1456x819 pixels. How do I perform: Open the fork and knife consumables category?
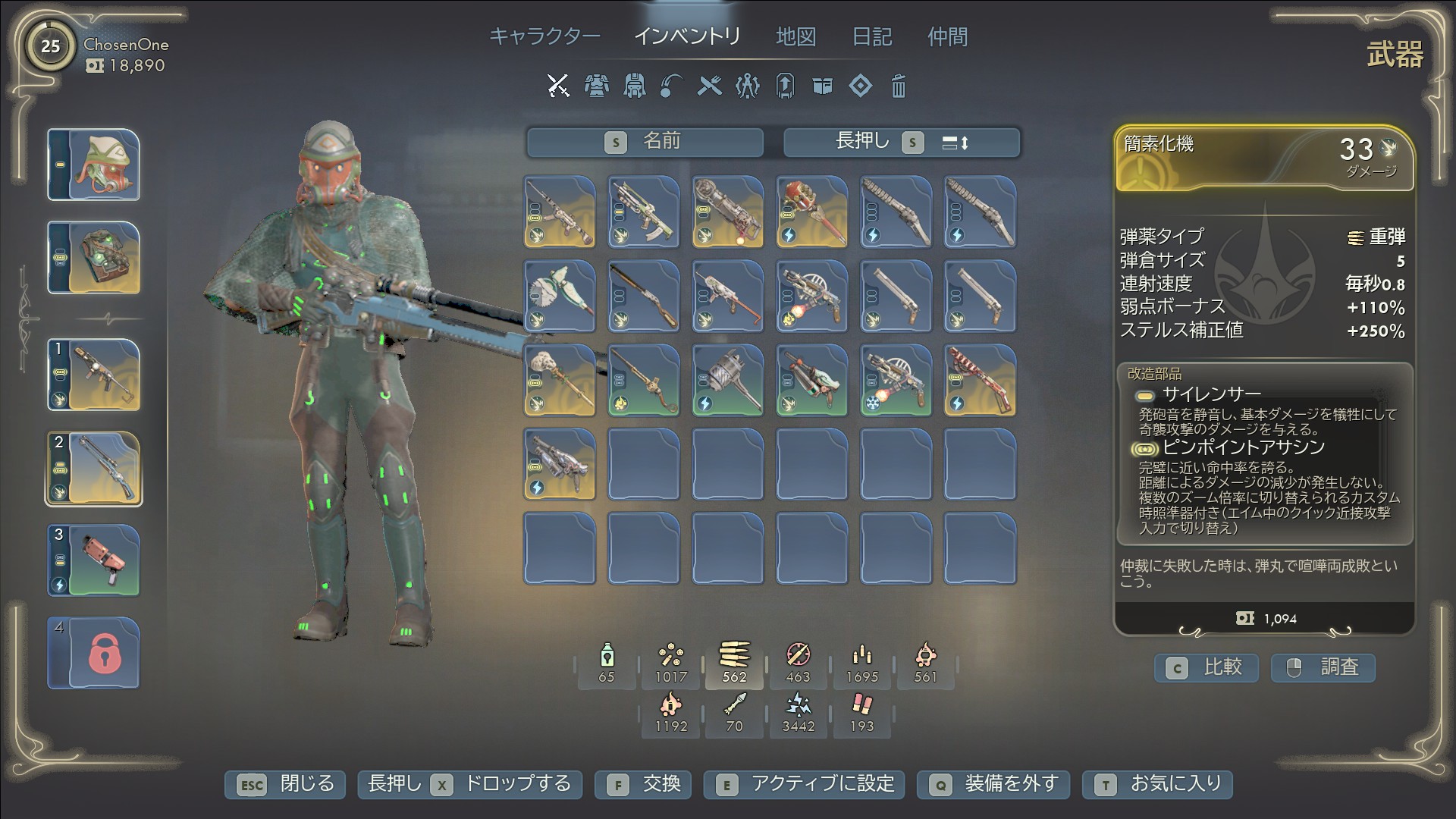[x=709, y=86]
